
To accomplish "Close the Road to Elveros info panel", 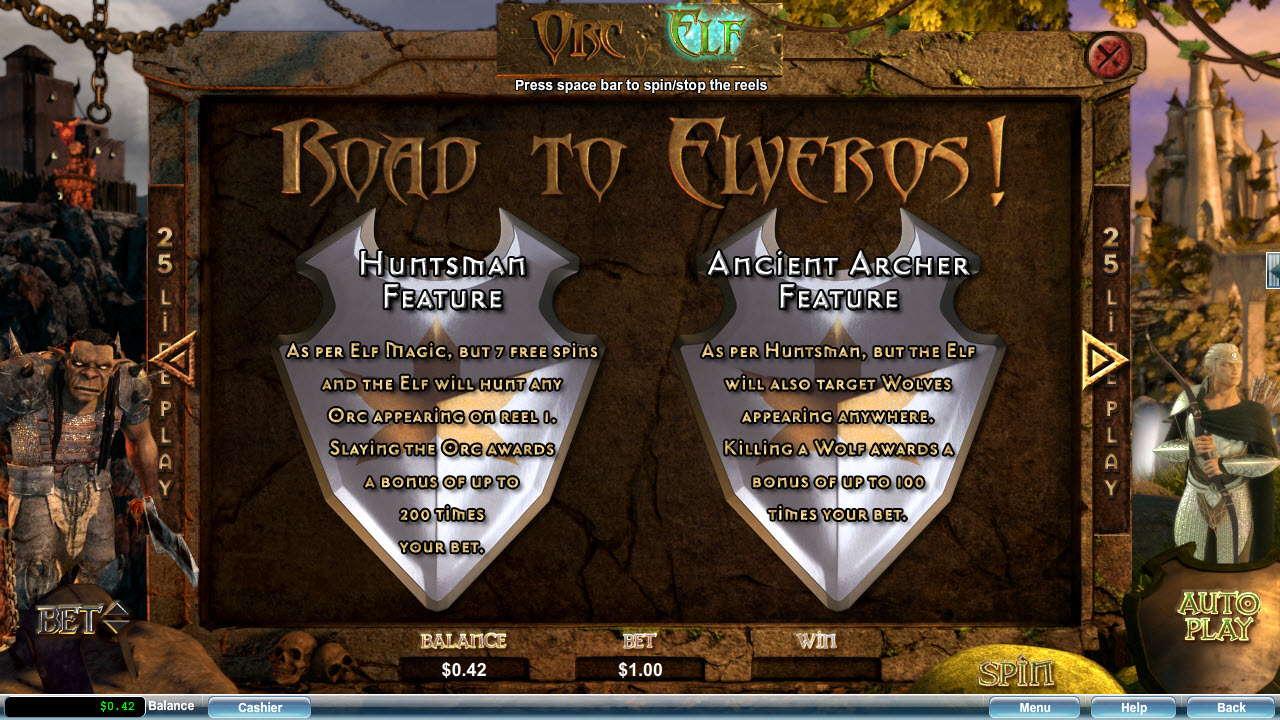I will (x=1107, y=55).
